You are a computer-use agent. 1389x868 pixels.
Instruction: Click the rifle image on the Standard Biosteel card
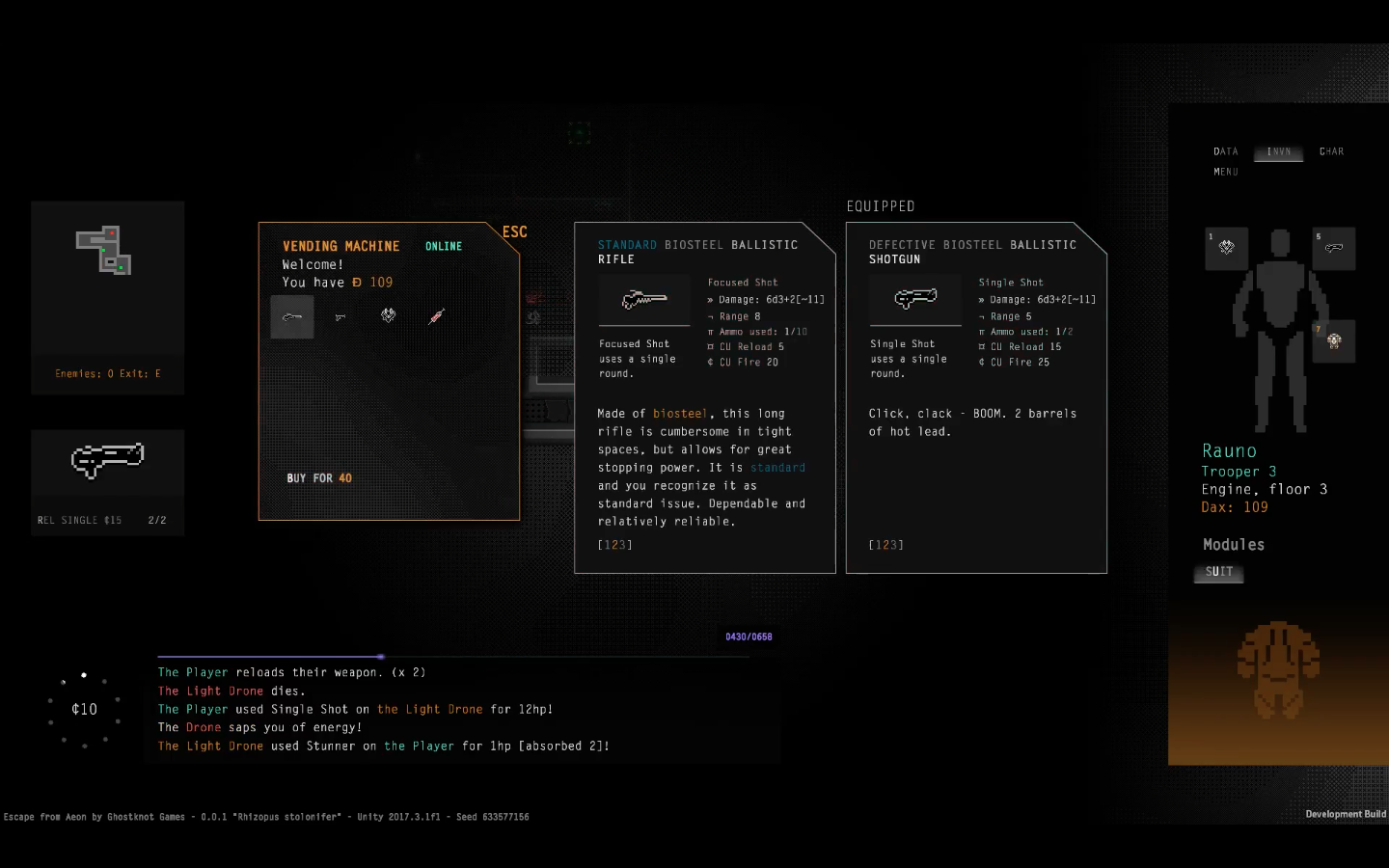tap(644, 300)
